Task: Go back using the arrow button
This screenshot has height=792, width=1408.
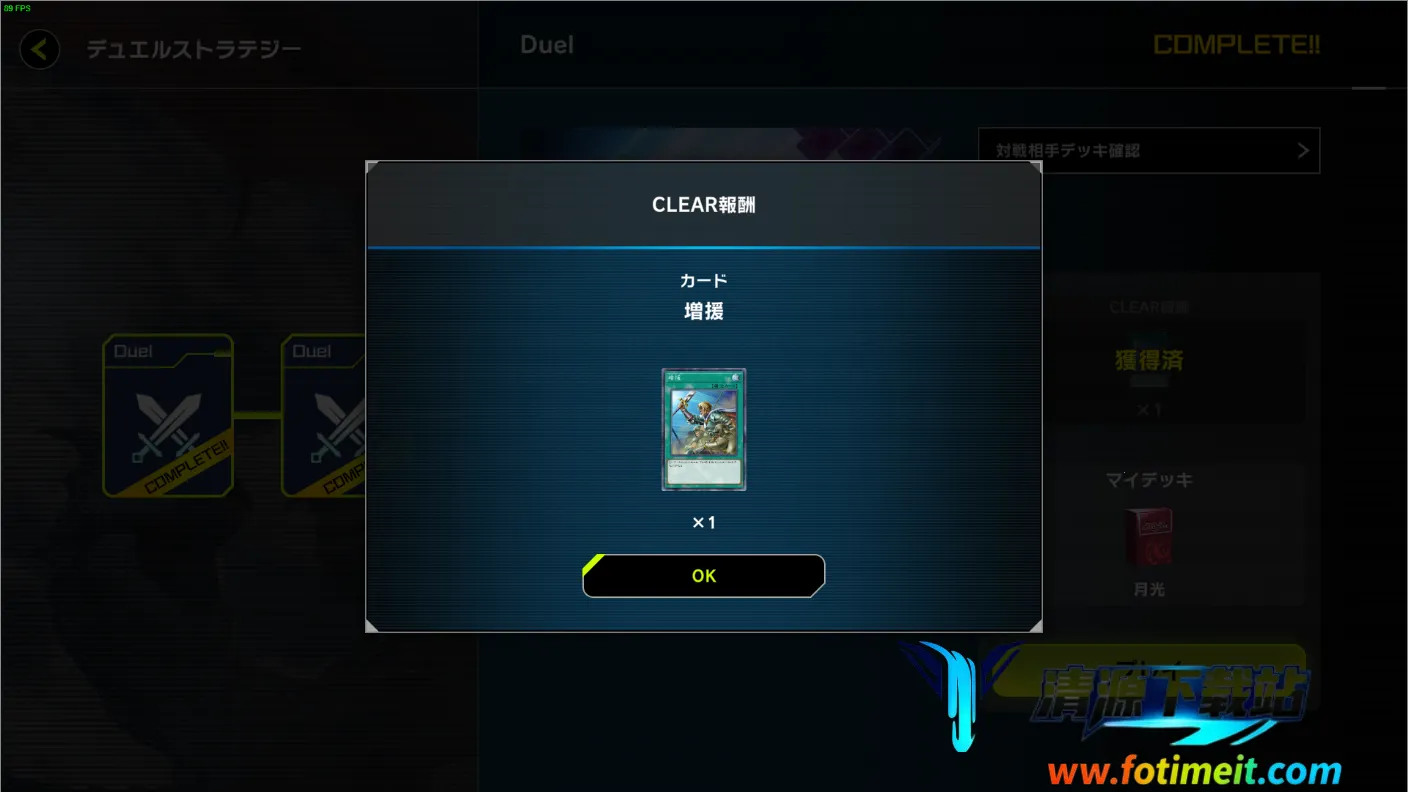Action: 39,49
